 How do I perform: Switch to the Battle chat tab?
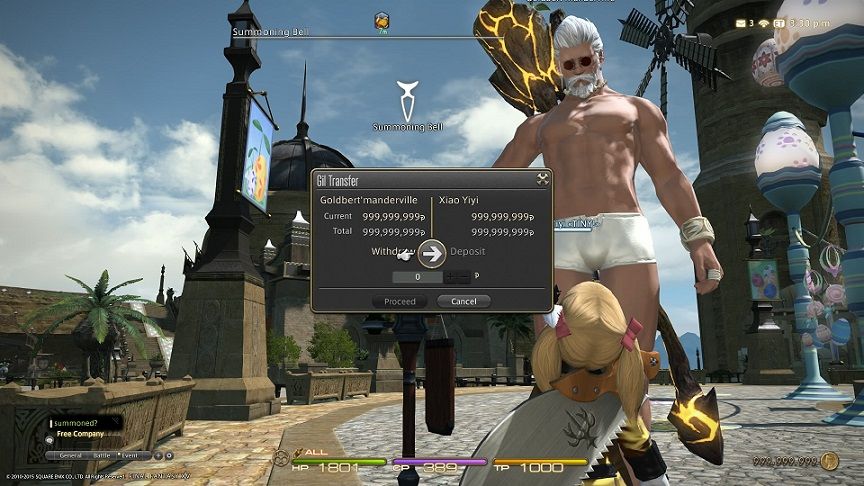point(102,455)
